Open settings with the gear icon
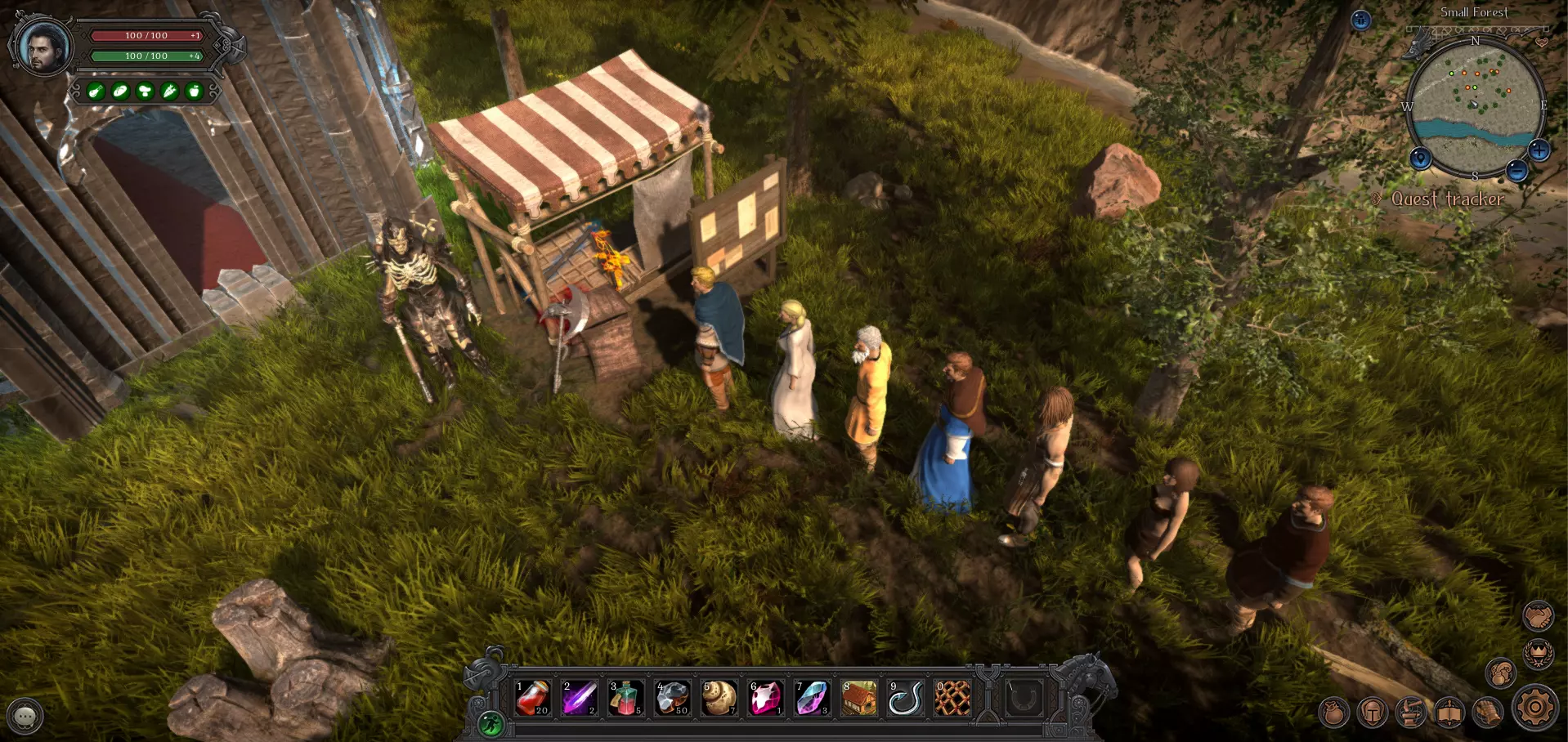This screenshot has width=1568, height=742. coord(1535,708)
